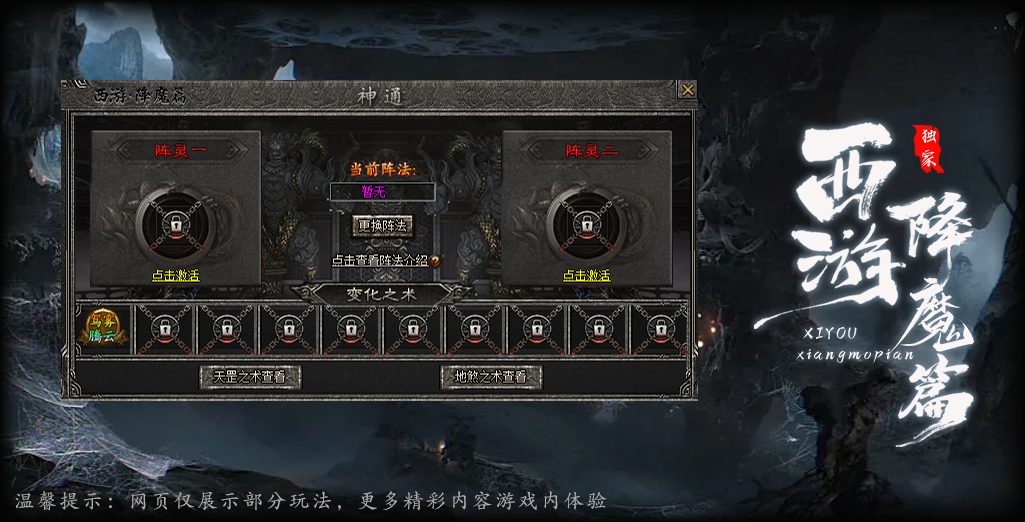Choose the 驾雾腾云 skill icon
1025x522 pixels.
[104, 329]
